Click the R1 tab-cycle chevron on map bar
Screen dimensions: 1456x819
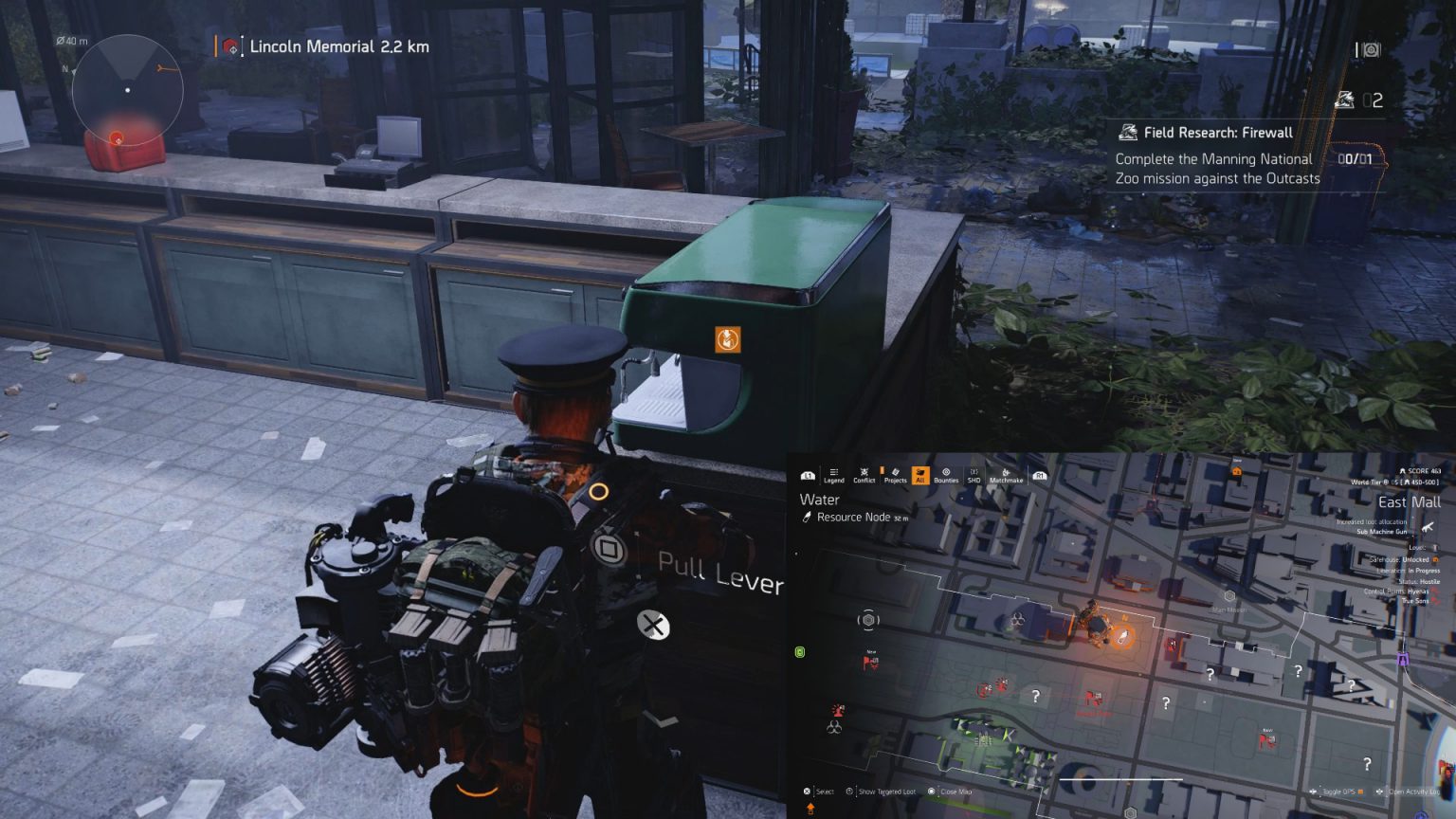coord(1040,473)
